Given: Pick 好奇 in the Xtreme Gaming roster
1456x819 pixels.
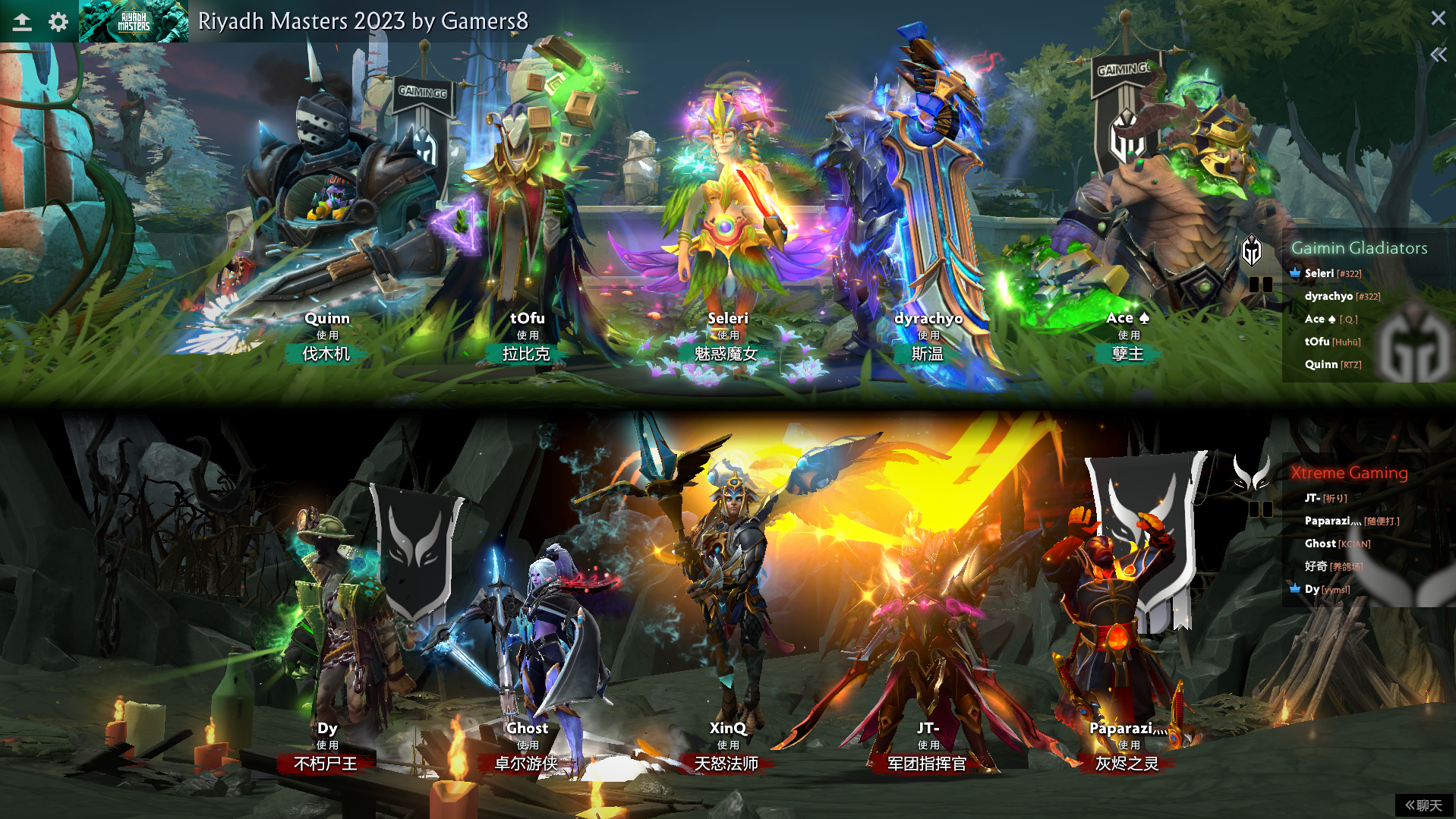Looking at the screenshot, I should (1316, 566).
